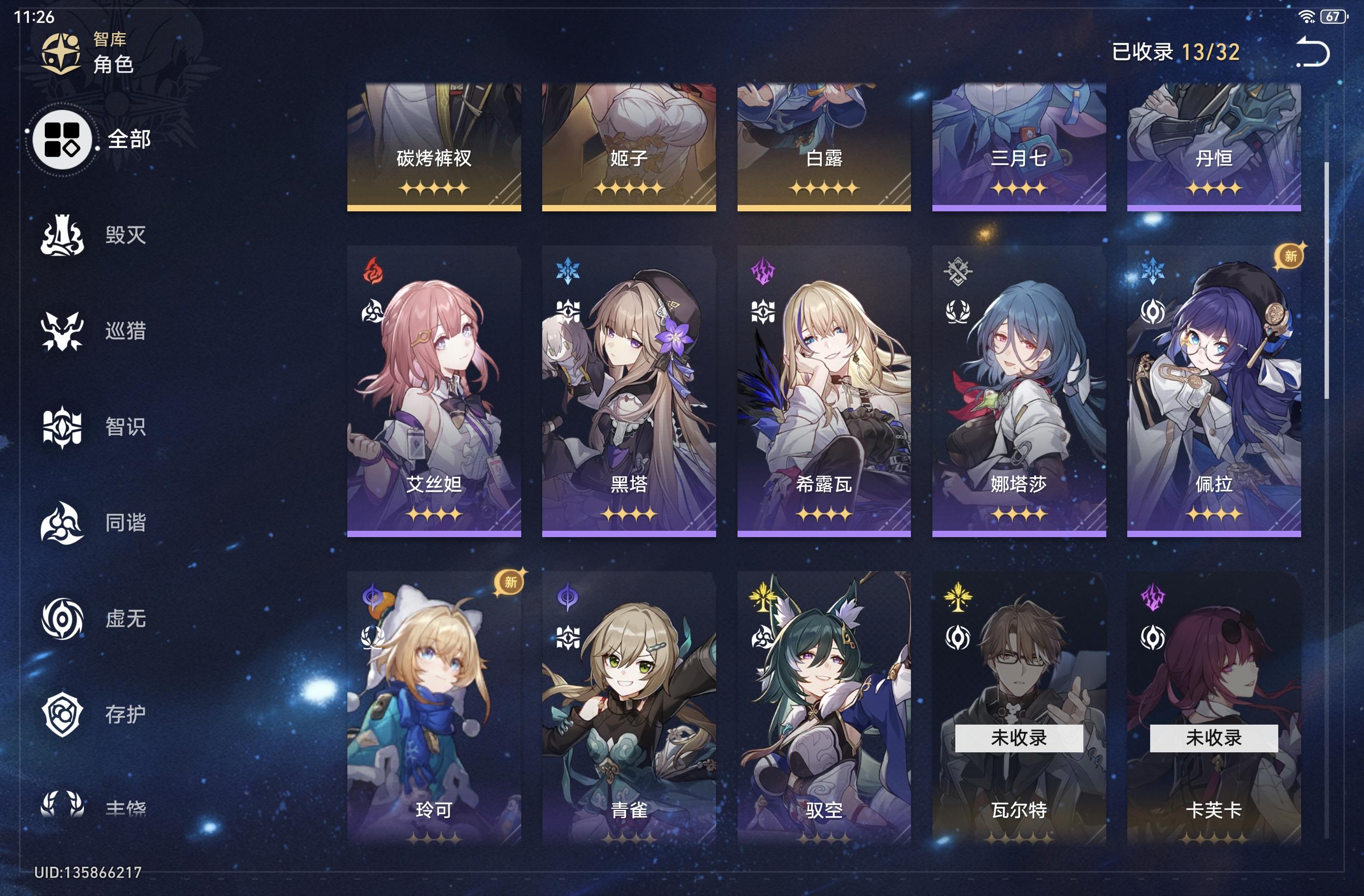
Task: Select the 智识 (Erudition) path filter icon
Action: coord(61,427)
